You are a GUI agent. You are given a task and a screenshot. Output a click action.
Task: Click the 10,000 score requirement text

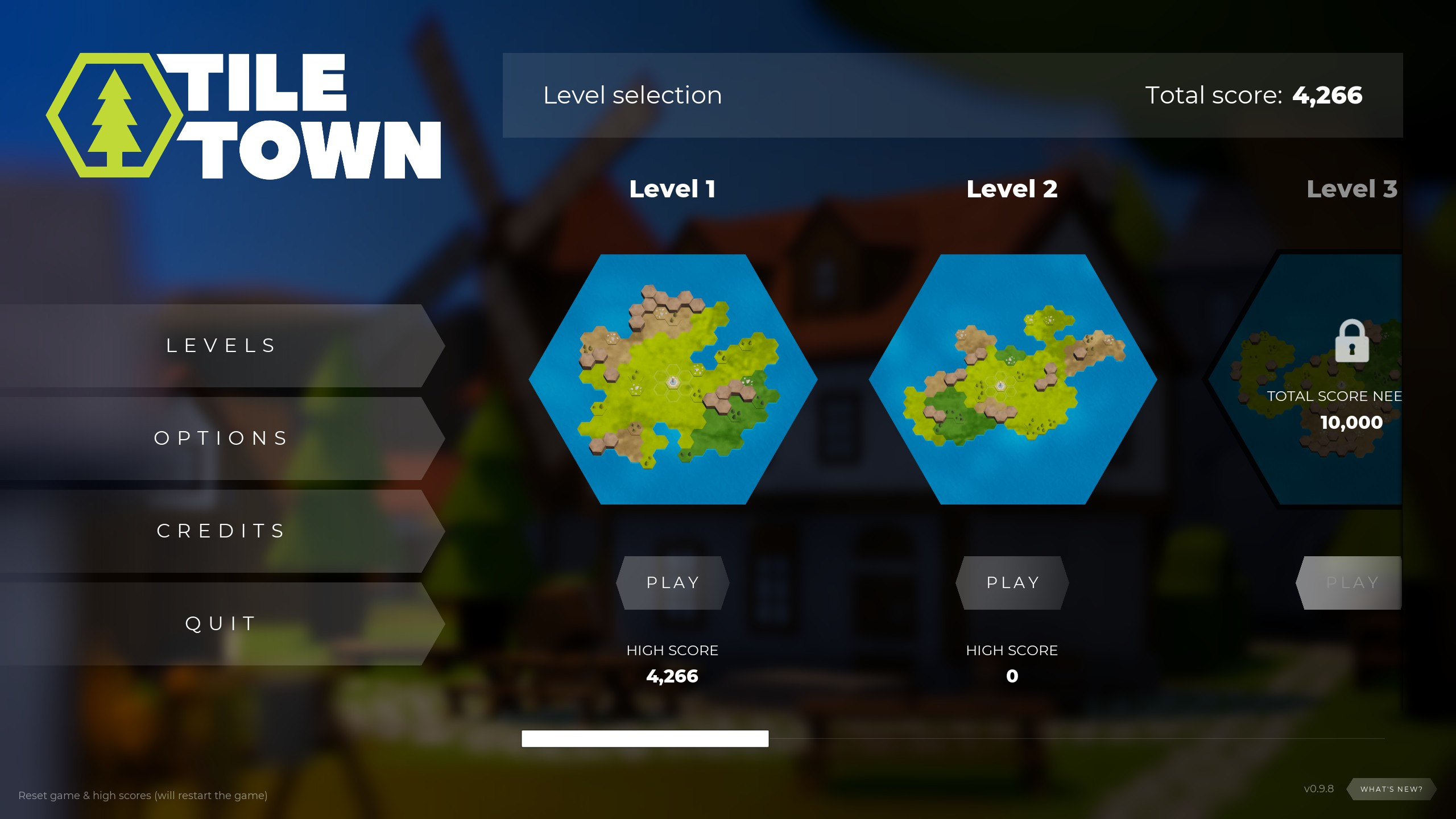coord(1350,422)
